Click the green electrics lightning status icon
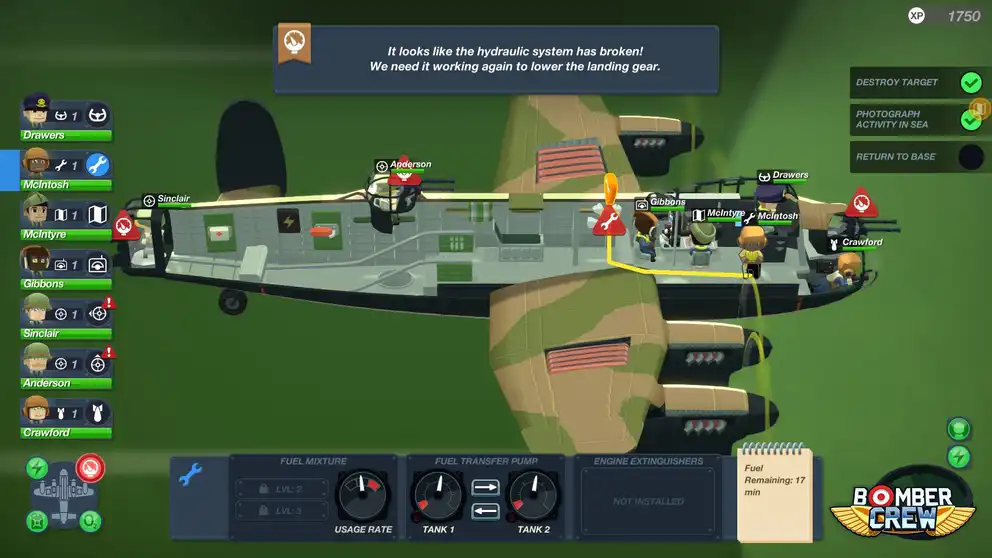Image resolution: width=992 pixels, height=558 pixels. point(37,468)
